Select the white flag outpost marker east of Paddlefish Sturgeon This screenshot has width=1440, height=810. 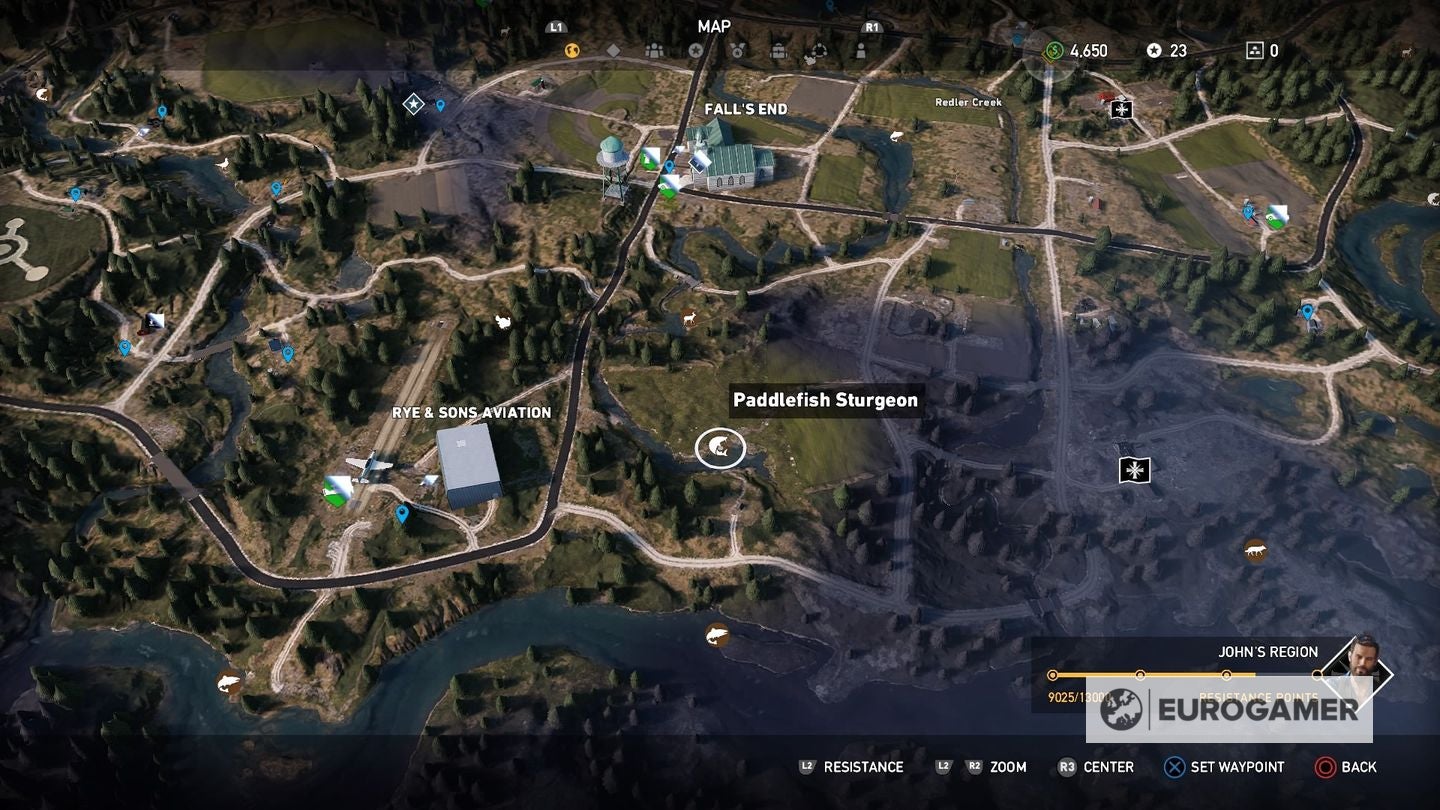pos(1135,470)
